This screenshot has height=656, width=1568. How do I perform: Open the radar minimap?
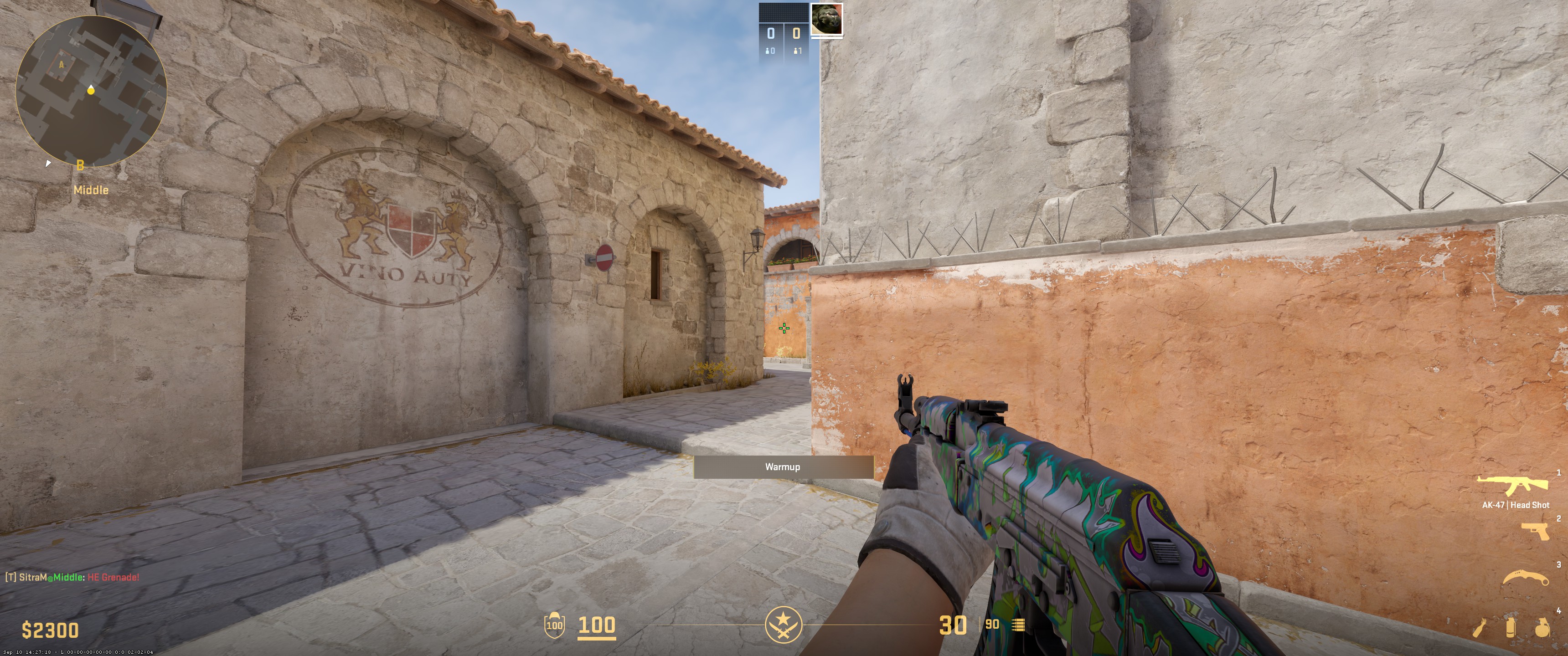[x=90, y=91]
